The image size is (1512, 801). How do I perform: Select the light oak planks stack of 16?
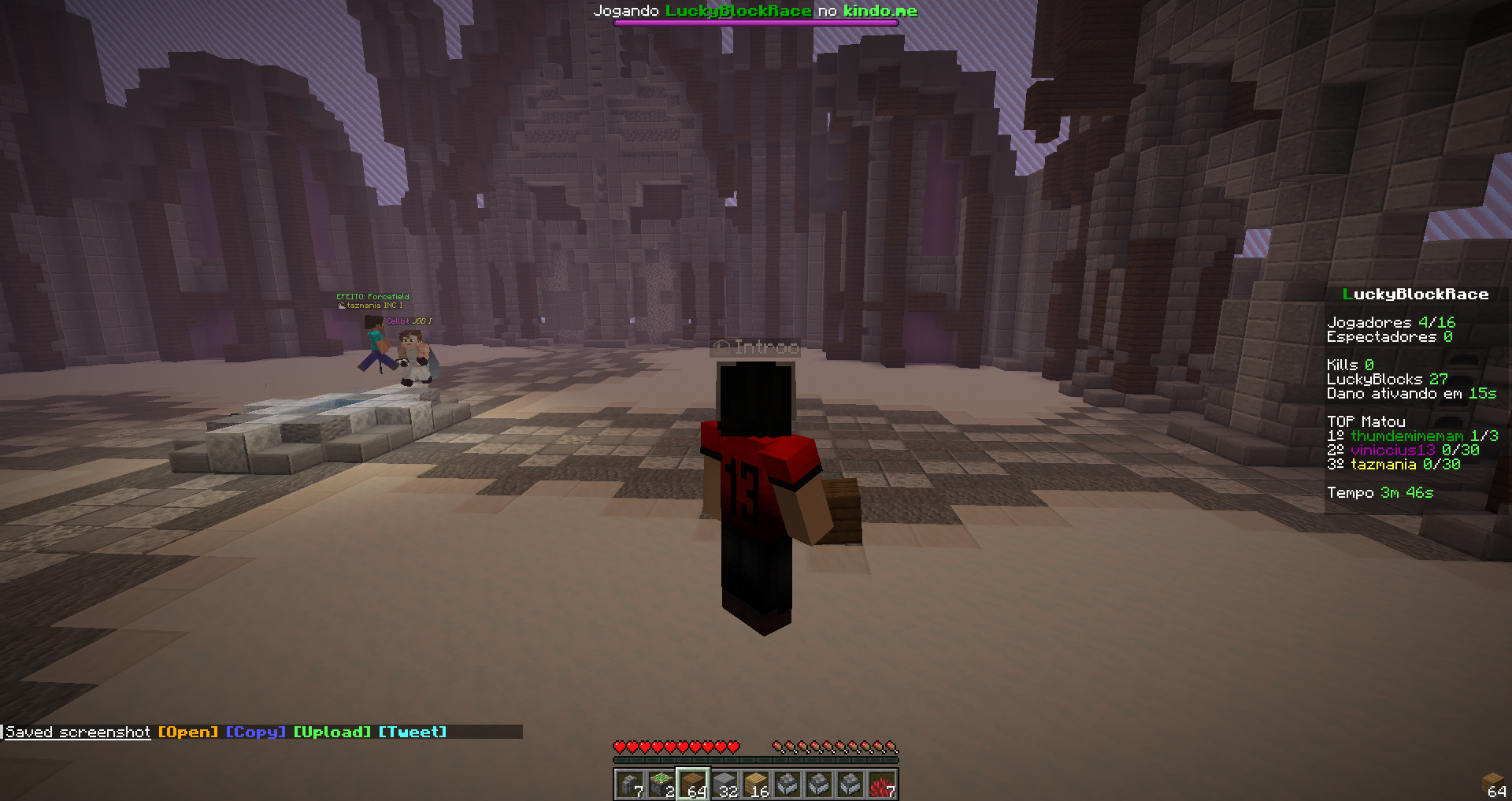pos(756,784)
